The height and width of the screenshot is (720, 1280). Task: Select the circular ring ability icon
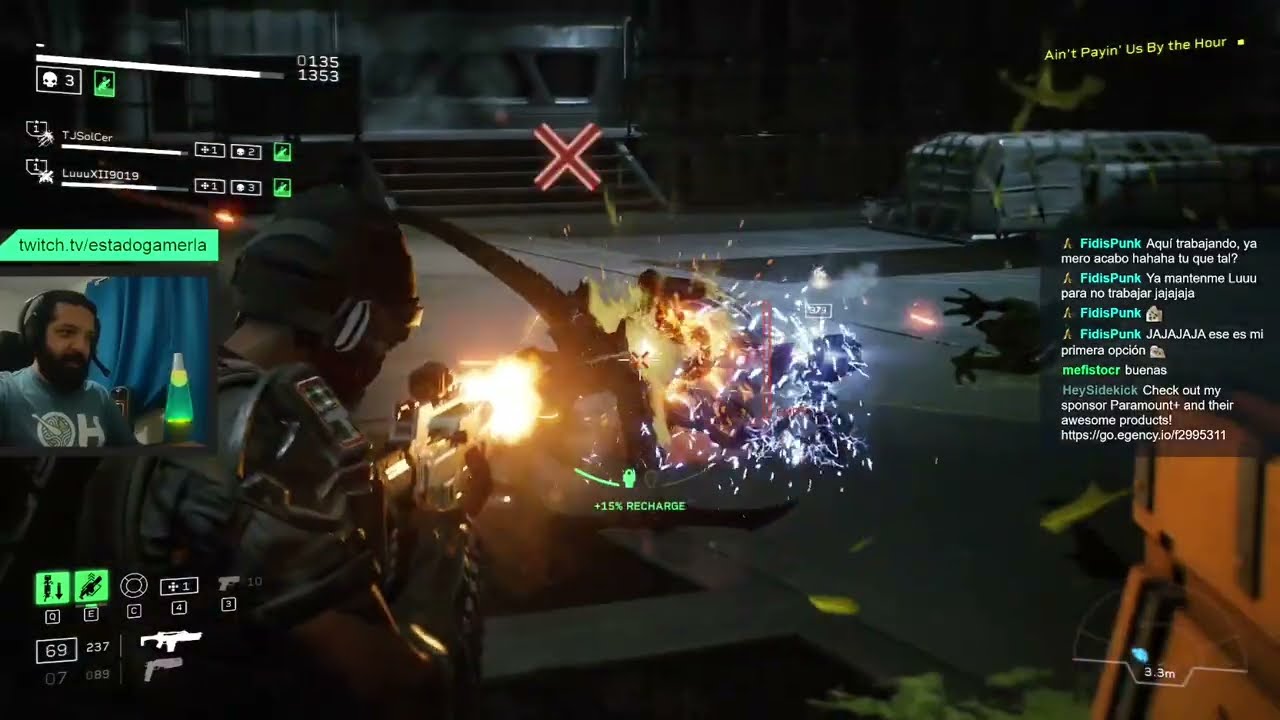click(x=133, y=586)
